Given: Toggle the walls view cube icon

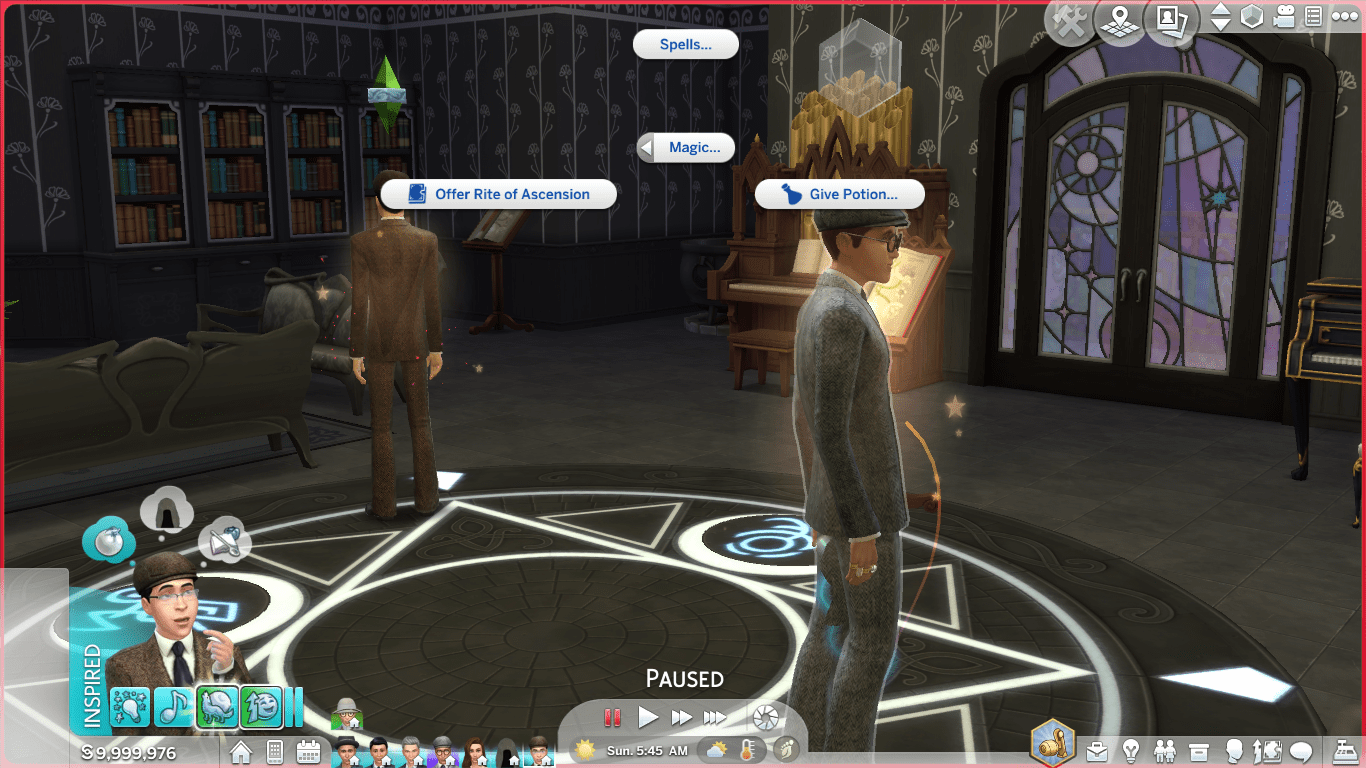Looking at the screenshot, I should 1252,18.
